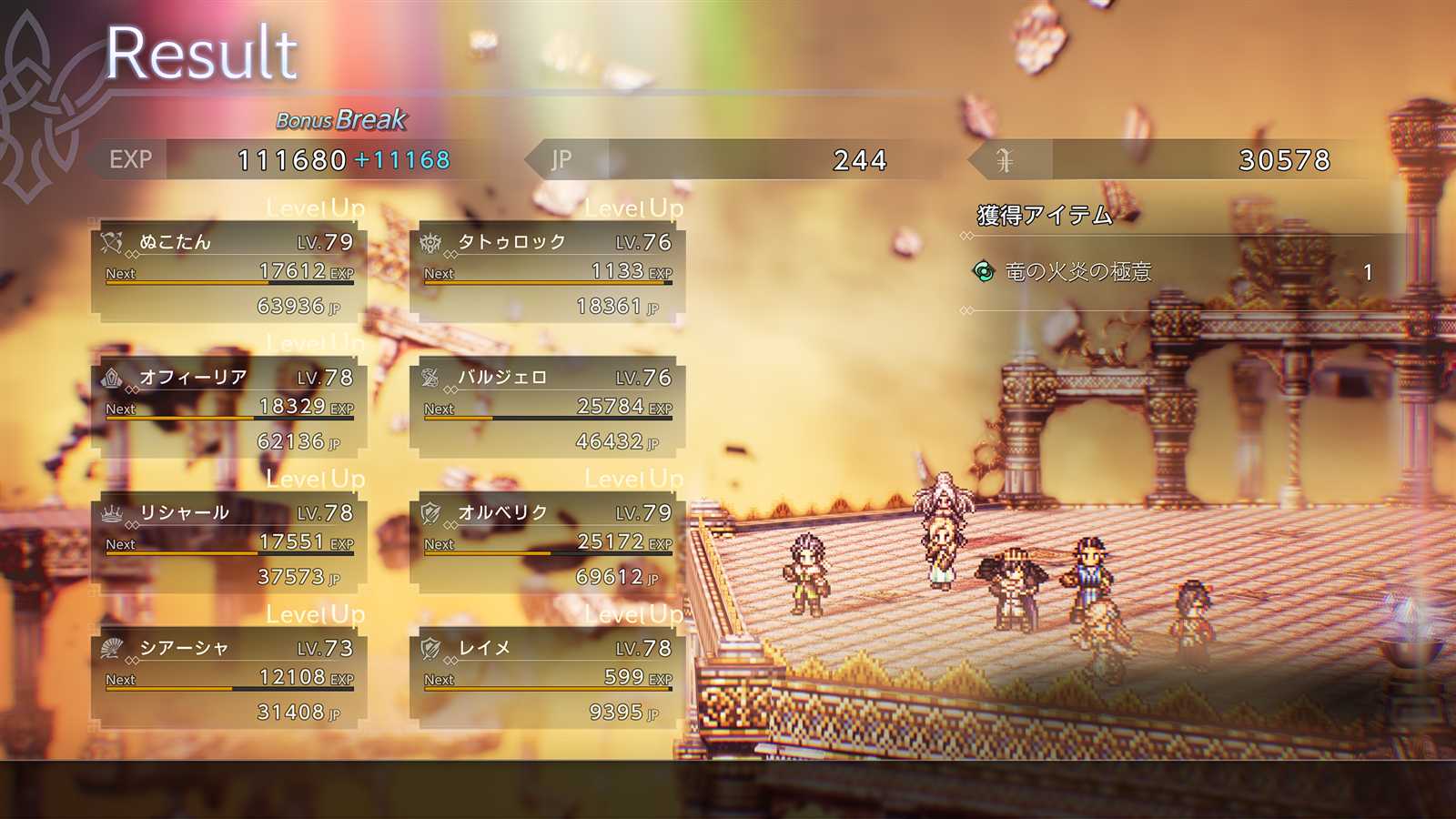Select the レイメ result panel
This screenshot has width=1456, height=819.
(x=548, y=679)
